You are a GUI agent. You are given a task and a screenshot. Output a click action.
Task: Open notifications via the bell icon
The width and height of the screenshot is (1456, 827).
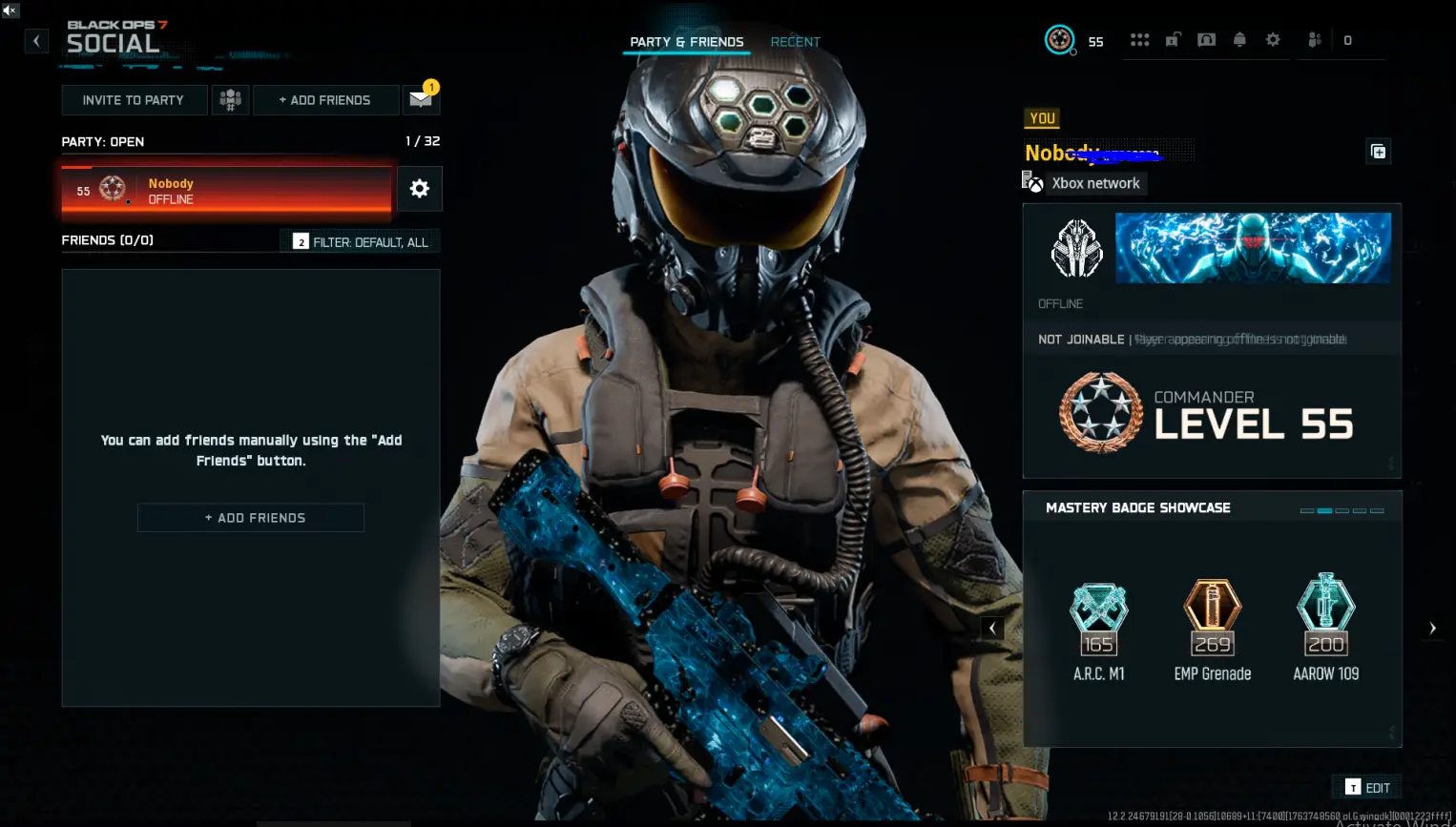tap(1239, 39)
